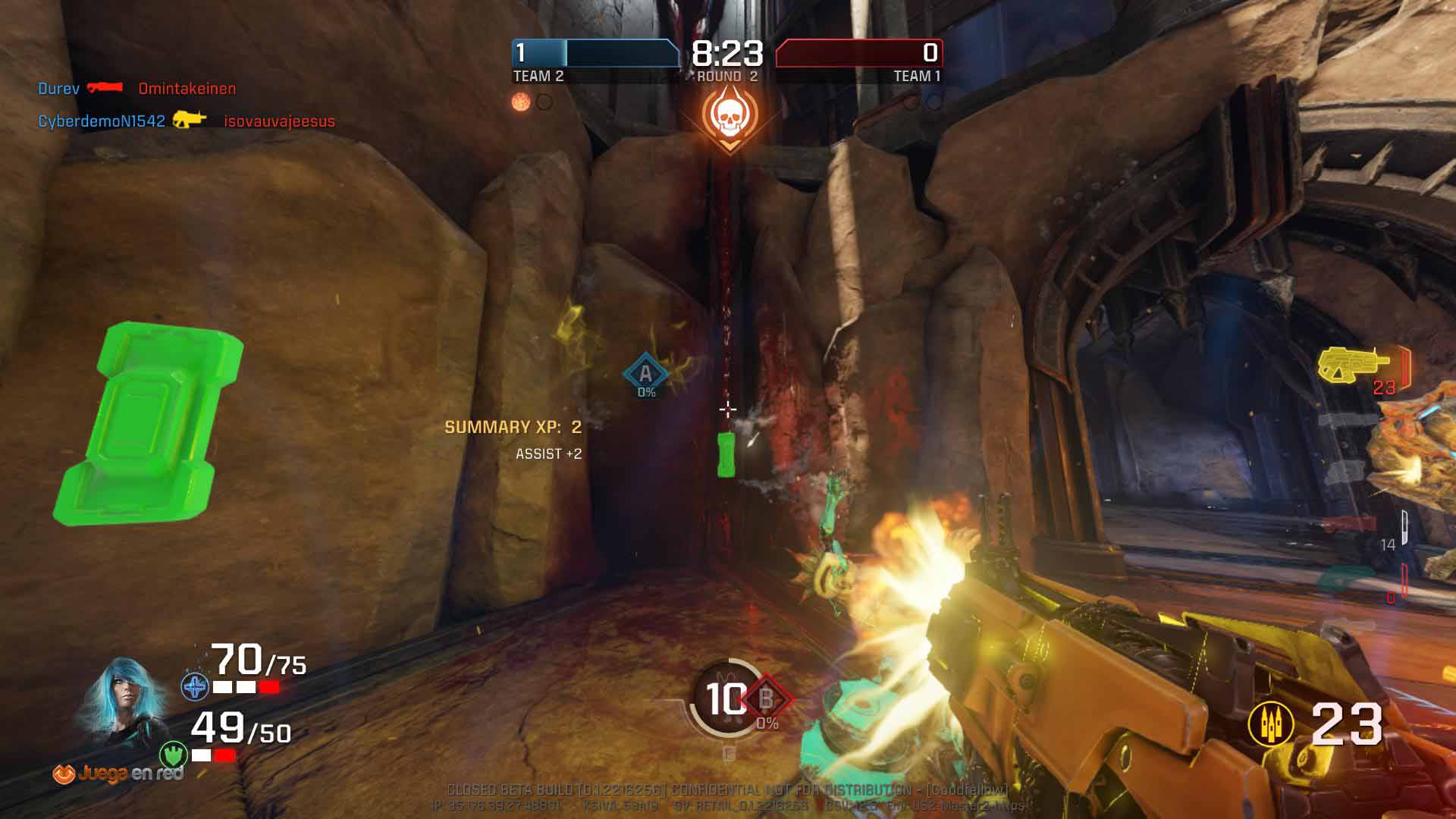The width and height of the screenshot is (1456, 819).
Task: Click the blue health cross icon
Action: pos(195,687)
